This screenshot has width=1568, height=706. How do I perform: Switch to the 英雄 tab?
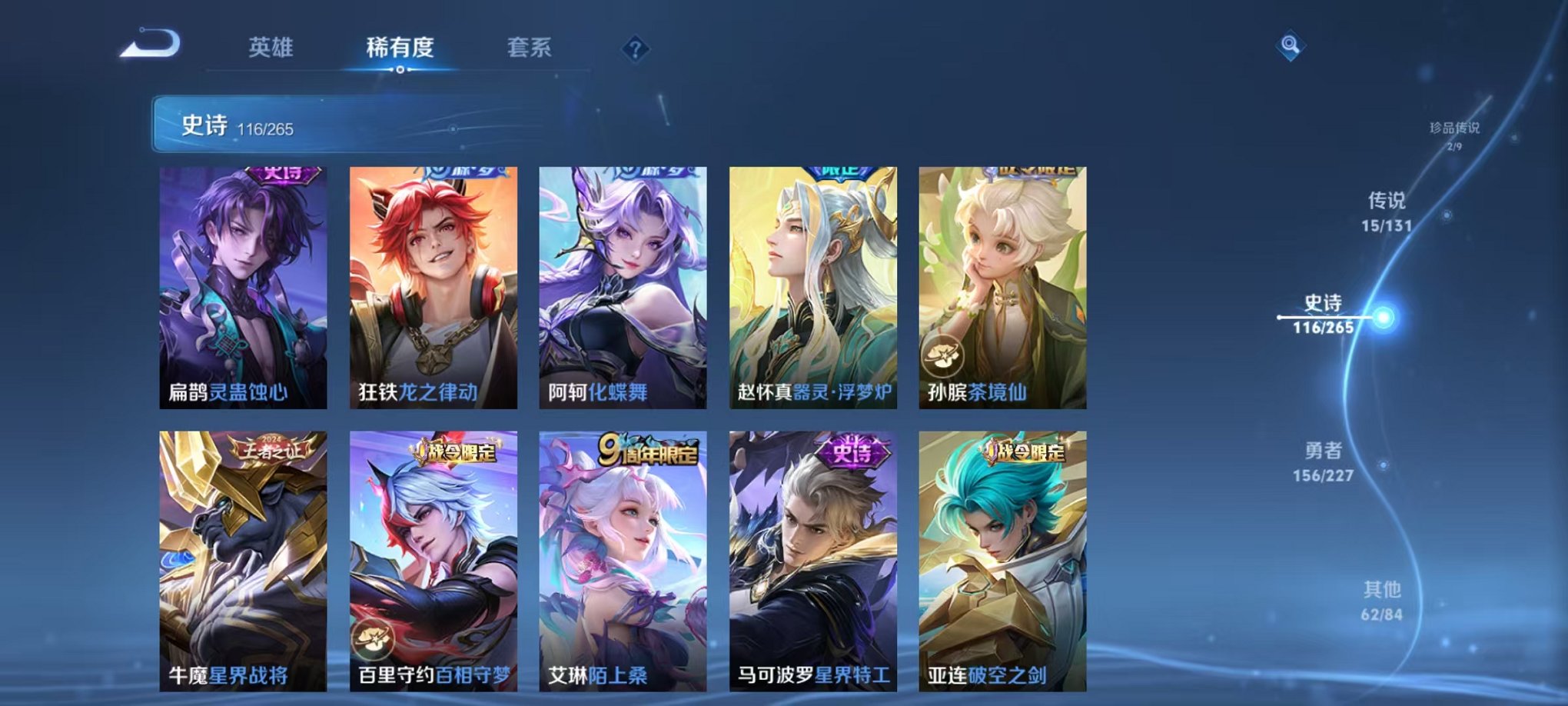[272, 48]
